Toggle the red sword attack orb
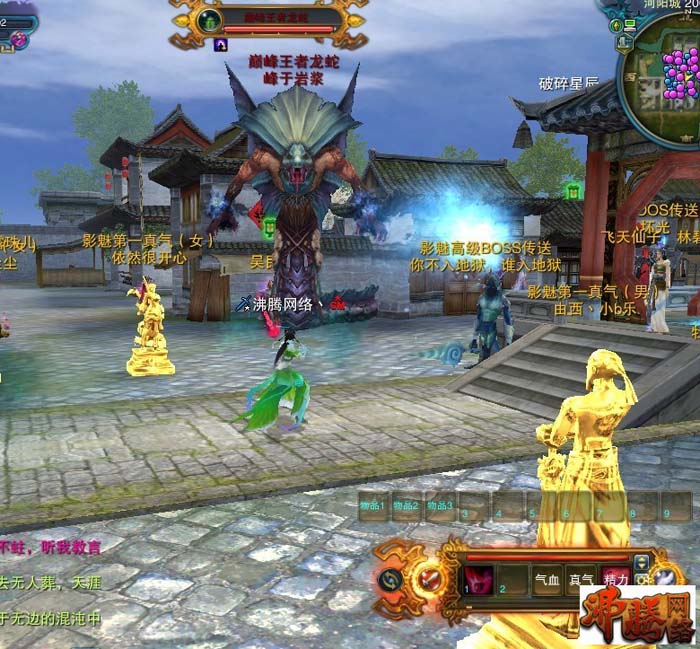This screenshot has height=649, width=700. [430, 578]
